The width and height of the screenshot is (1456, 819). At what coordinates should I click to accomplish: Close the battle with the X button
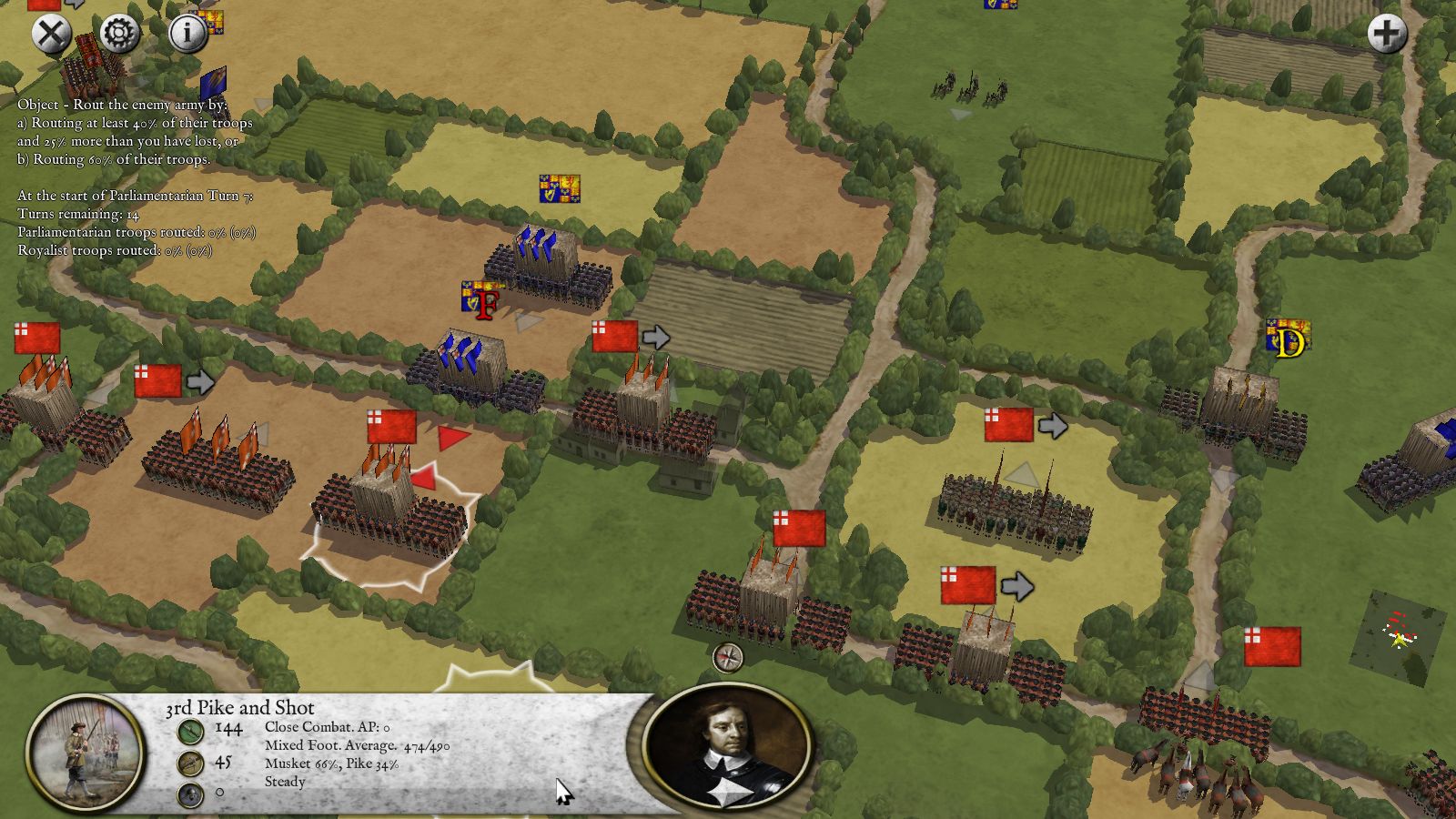(x=52, y=34)
